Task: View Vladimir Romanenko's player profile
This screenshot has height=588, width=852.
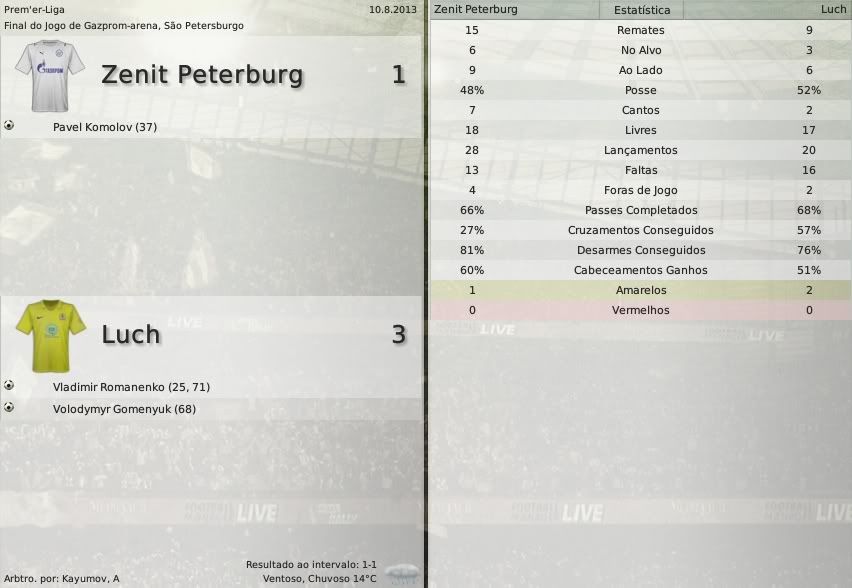Action: point(131,387)
